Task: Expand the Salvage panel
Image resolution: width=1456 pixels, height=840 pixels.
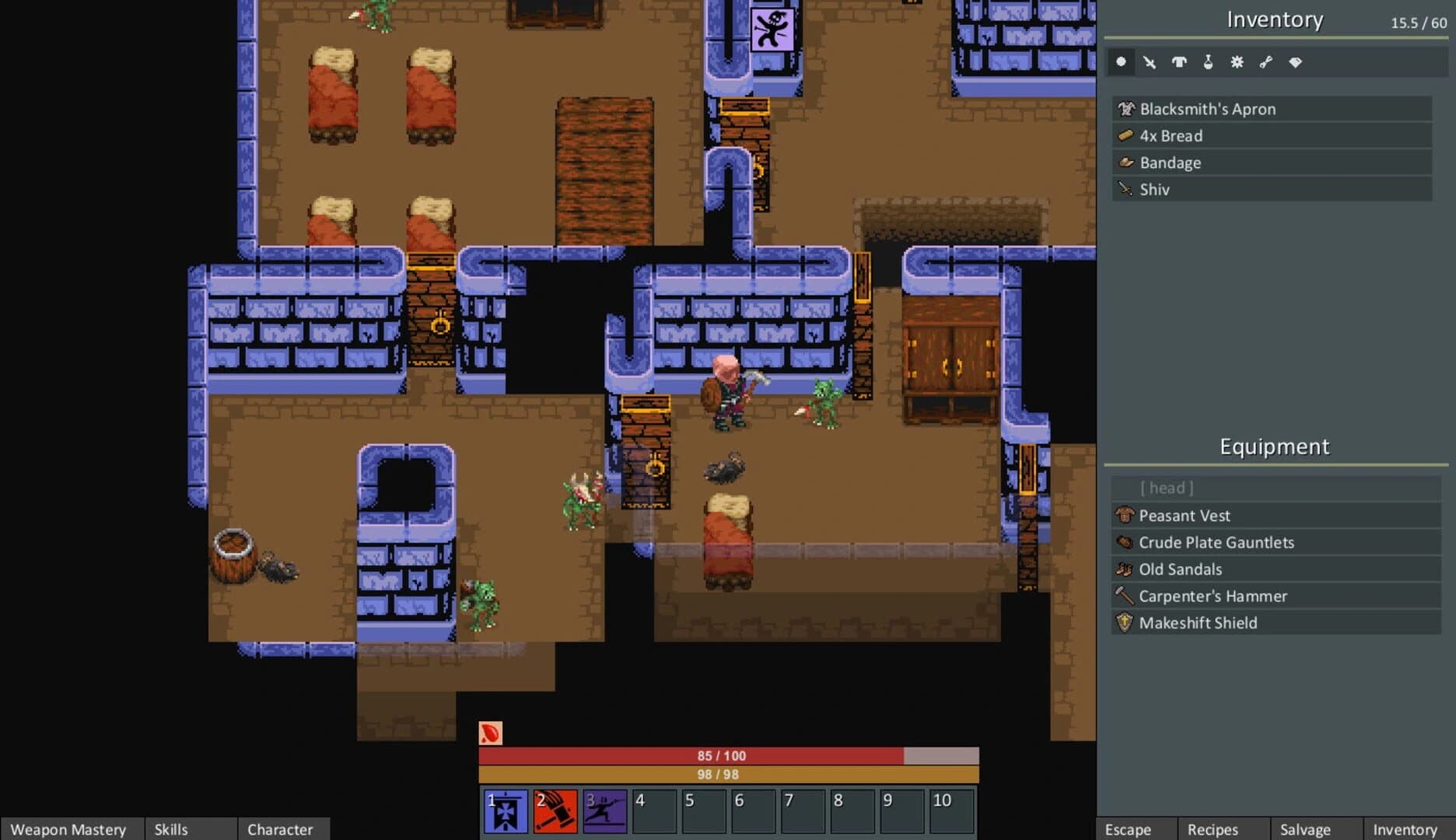Action: pos(1307,829)
